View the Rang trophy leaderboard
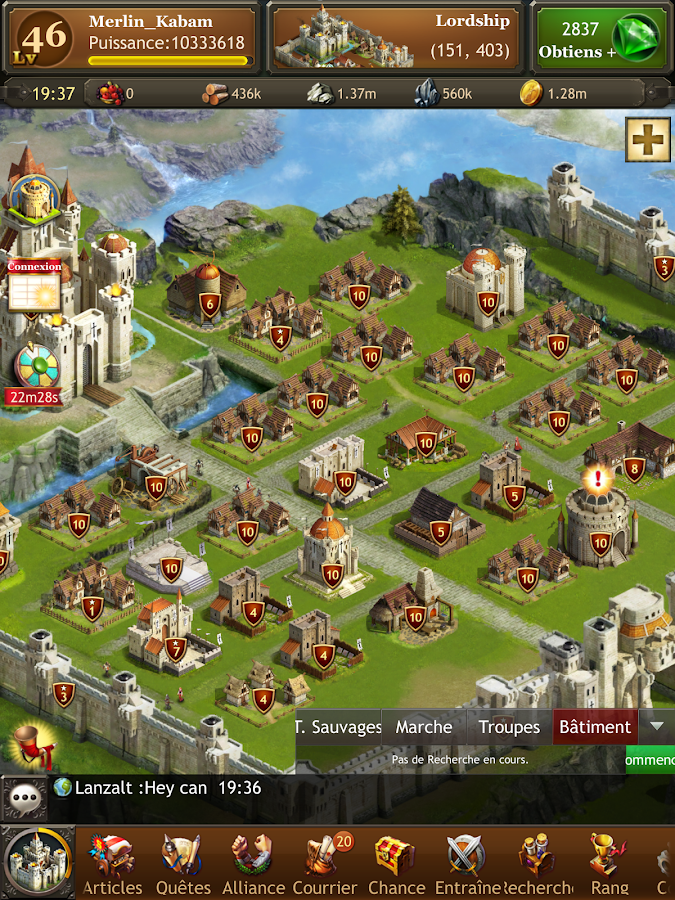 [609, 863]
